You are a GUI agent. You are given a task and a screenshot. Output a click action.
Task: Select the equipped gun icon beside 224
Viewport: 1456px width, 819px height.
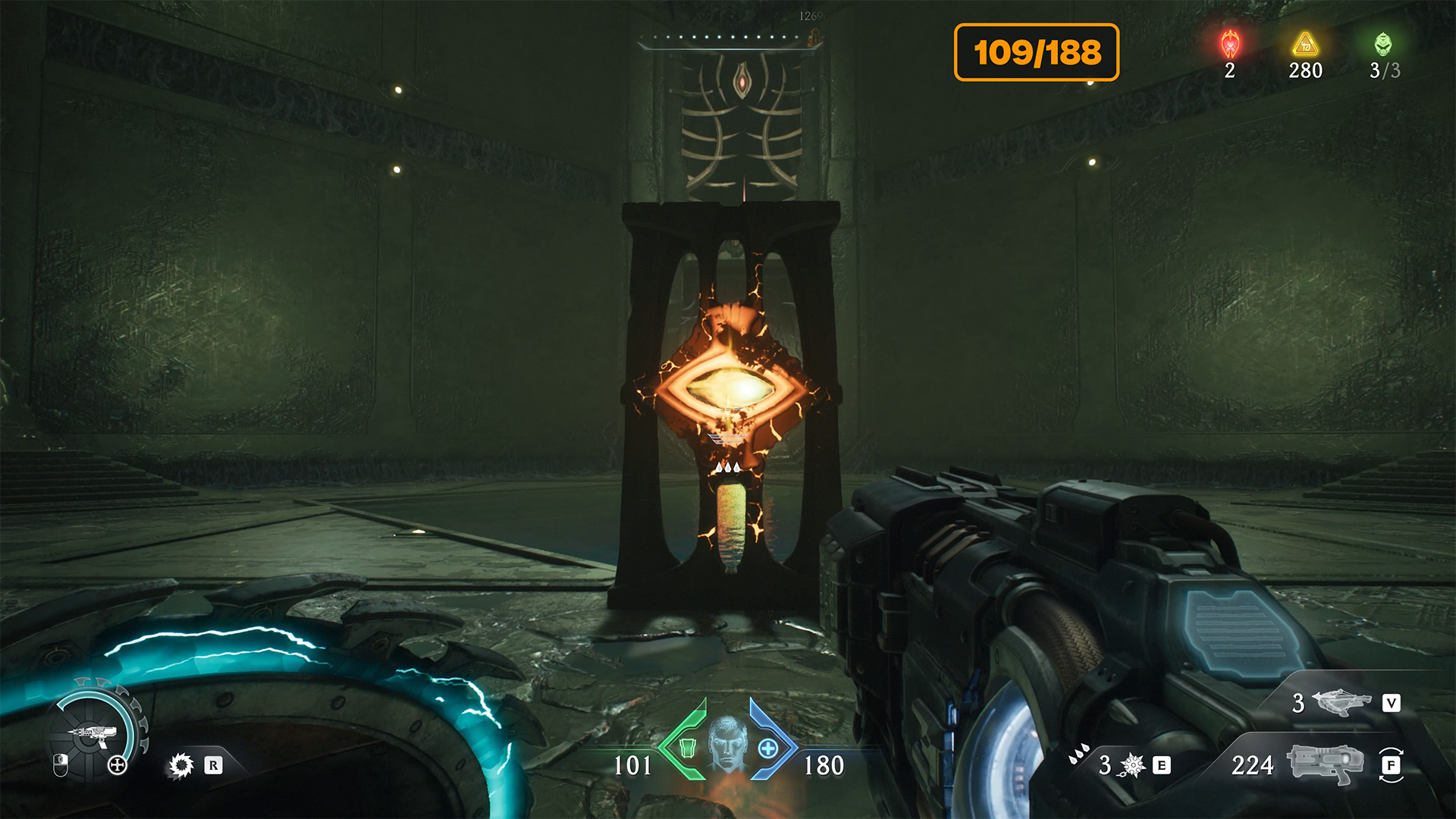[x=1324, y=764]
